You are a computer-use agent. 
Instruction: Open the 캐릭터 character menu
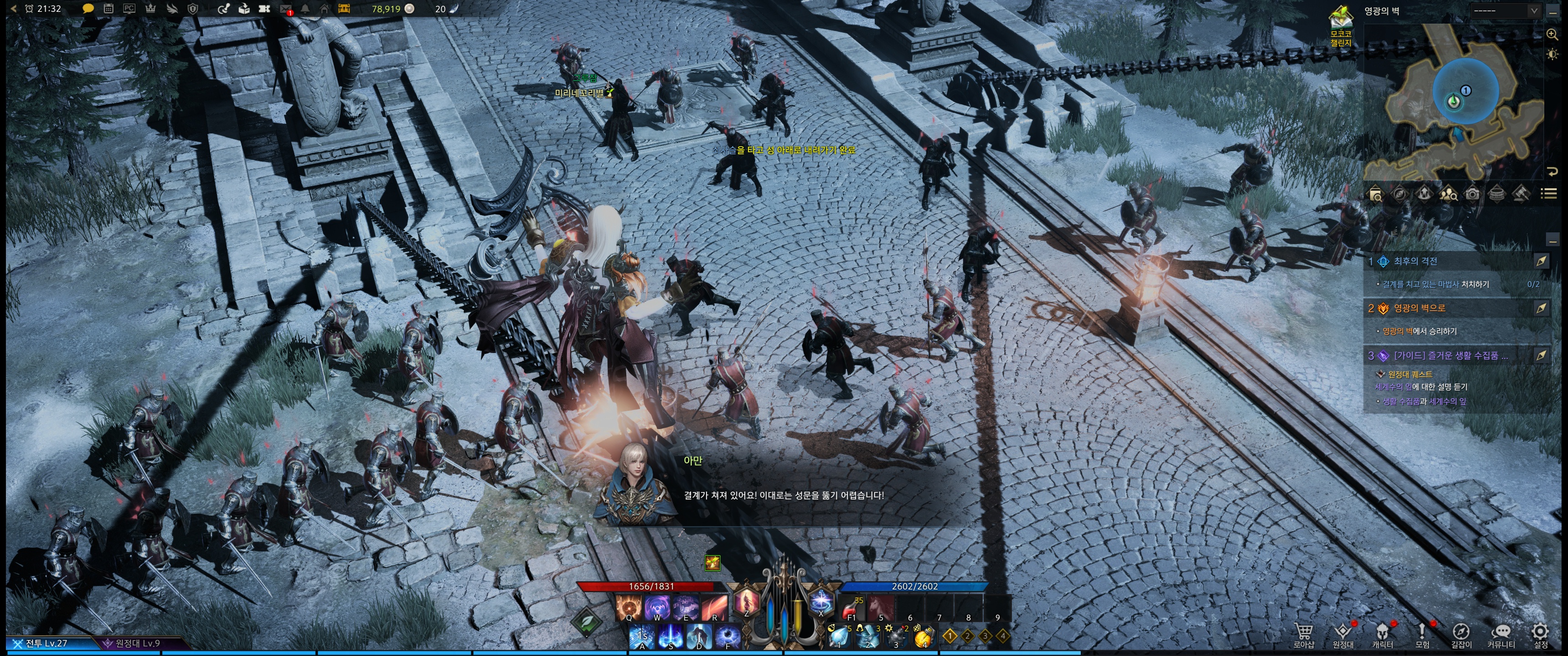(1382, 635)
